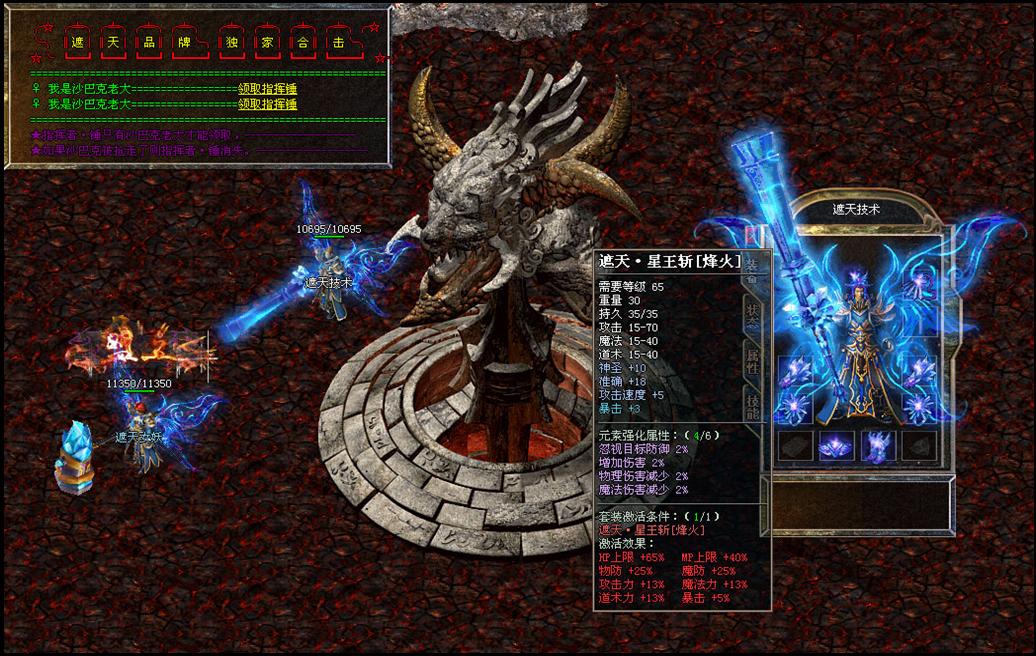Click the equipped boots slot
Screen dimensions: 1036x656
coord(877,445)
